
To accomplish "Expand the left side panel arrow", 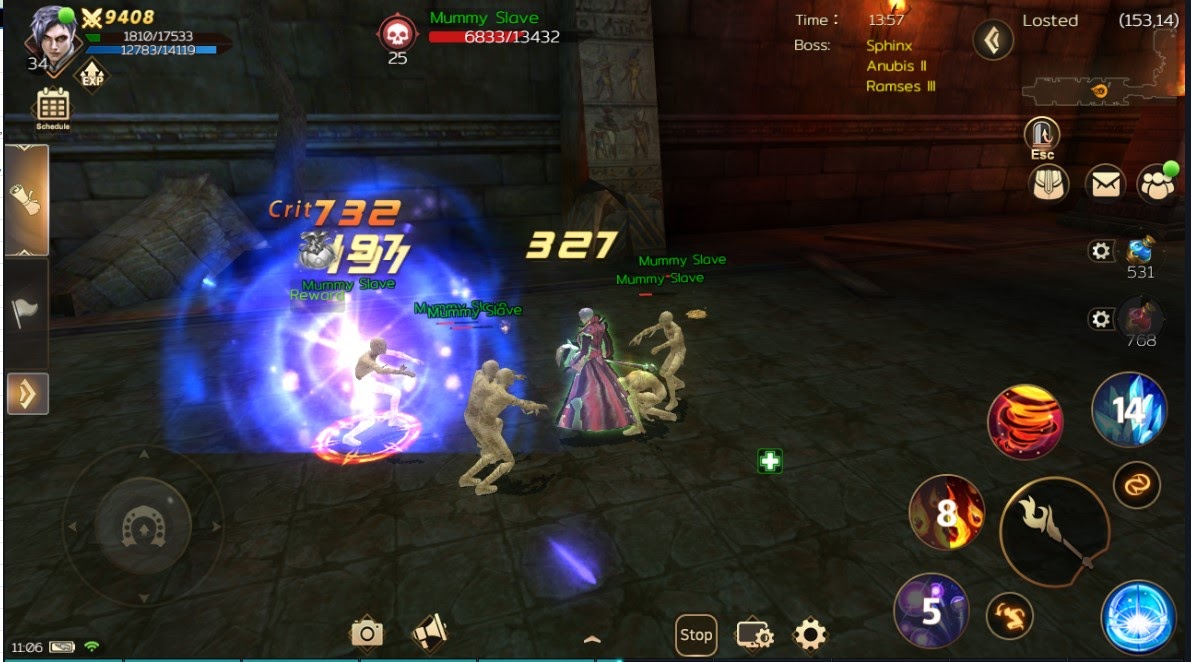I will (27, 394).
